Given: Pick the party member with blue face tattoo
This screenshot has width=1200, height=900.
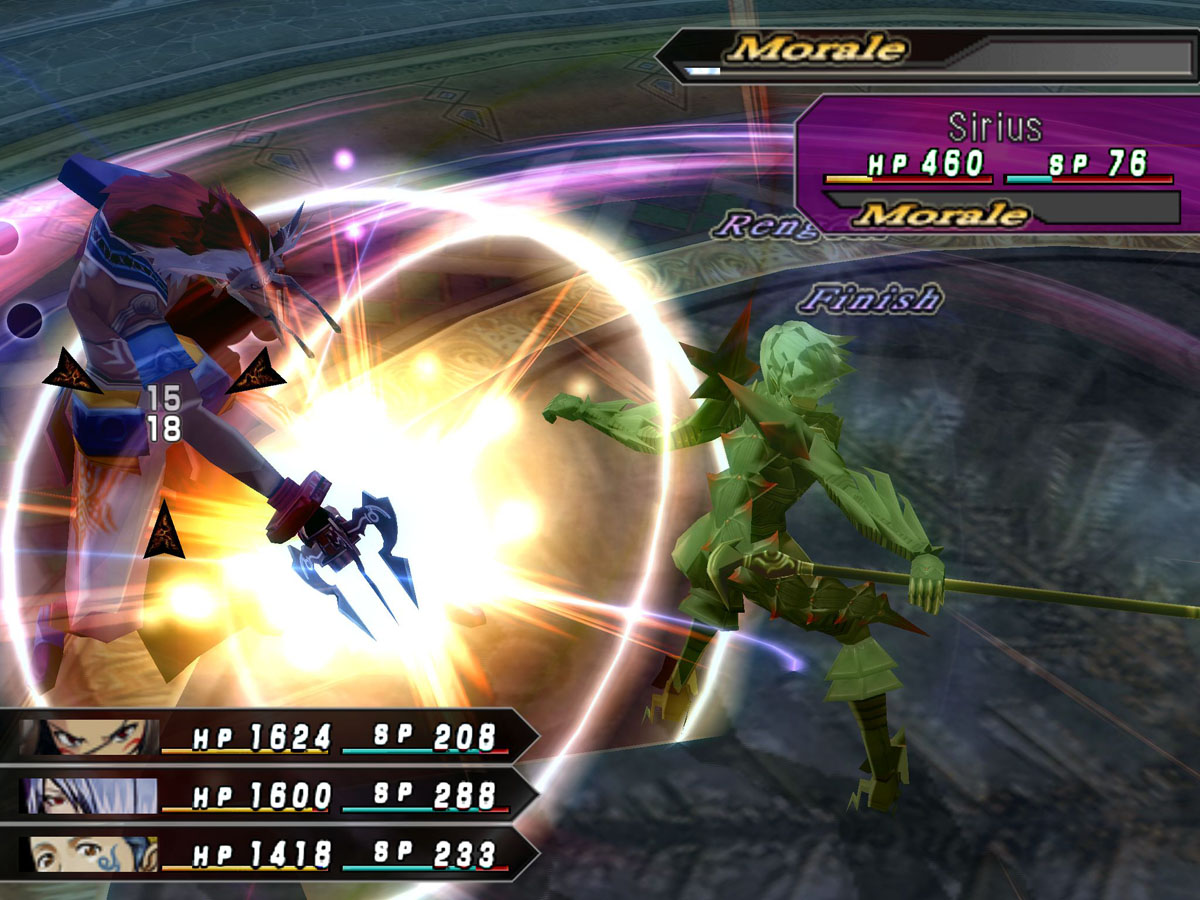Looking at the screenshot, I should point(88,854).
